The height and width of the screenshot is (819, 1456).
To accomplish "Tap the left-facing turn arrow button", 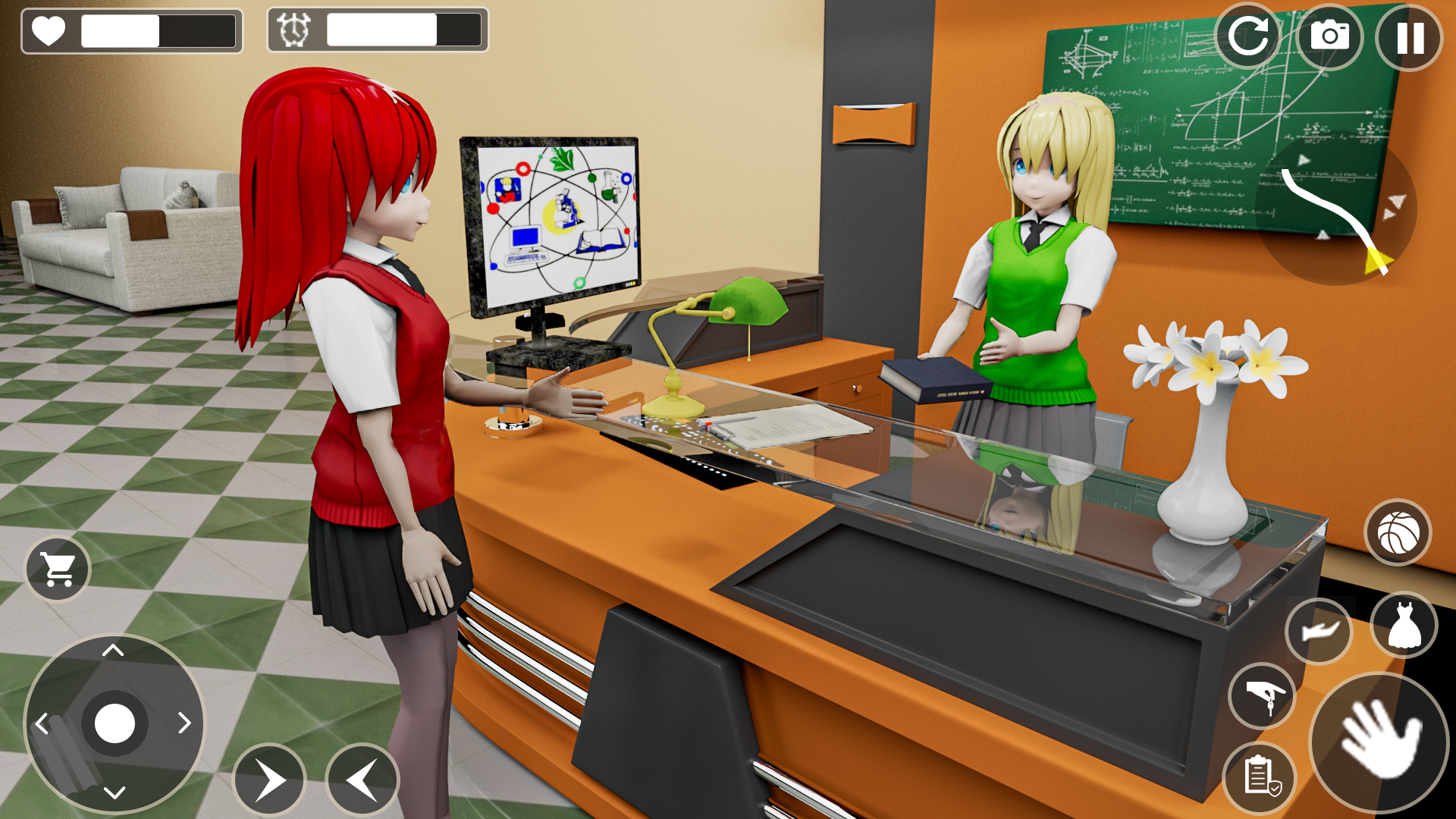I will (x=362, y=779).
